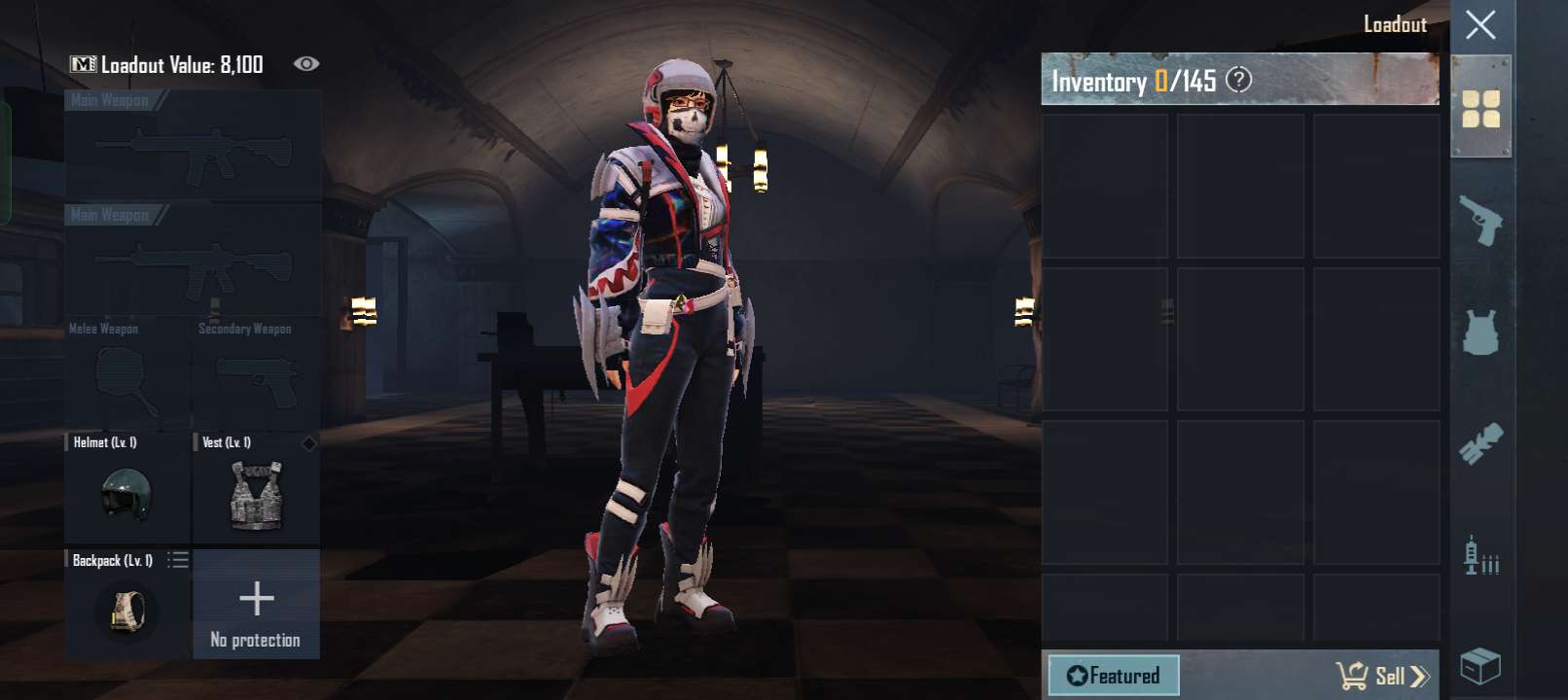Image resolution: width=1568 pixels, height=700 pixels.
Task: Open the grid all-items category at sidebar top
Action: 1482,107
